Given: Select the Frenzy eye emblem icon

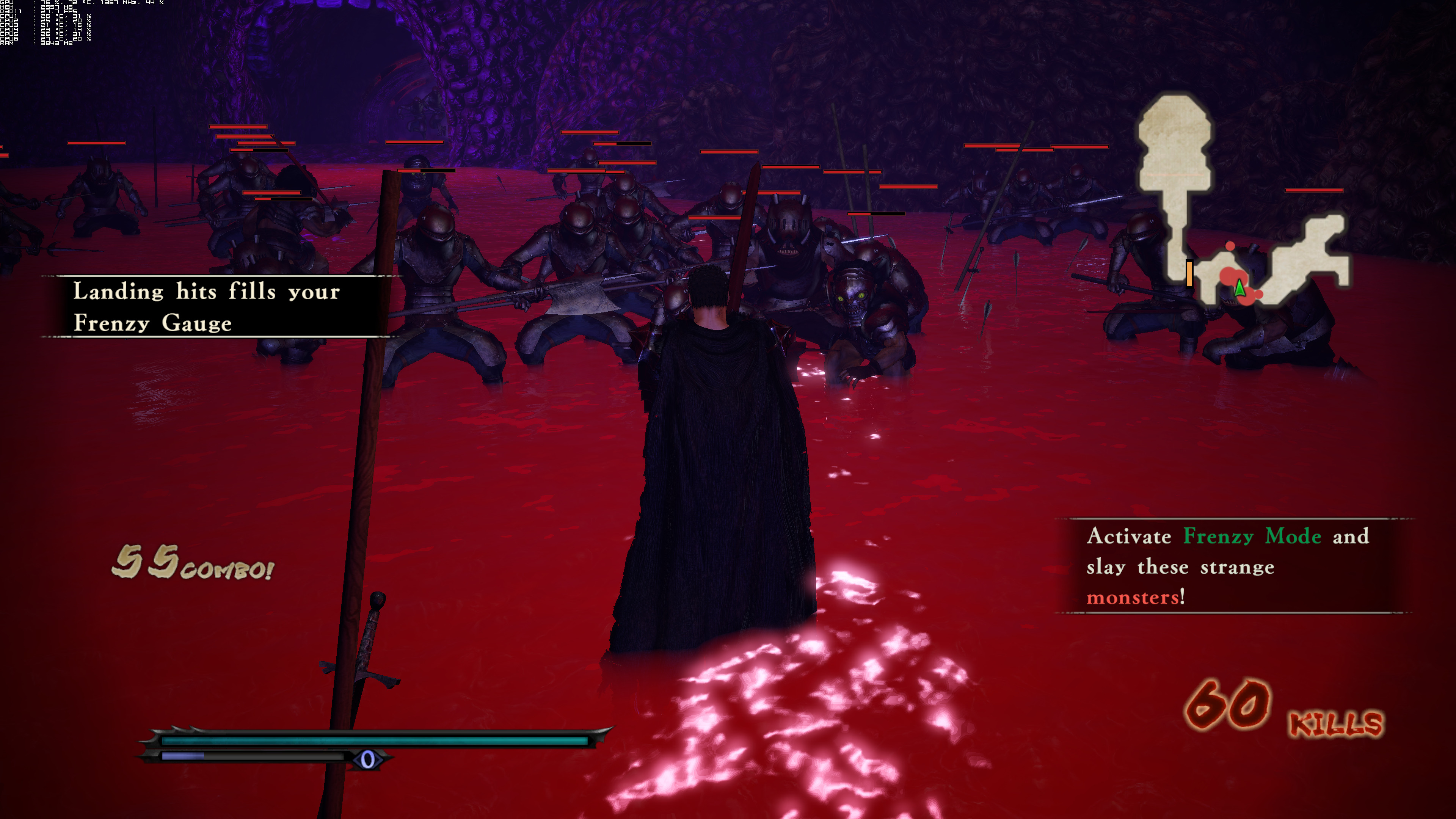Looking at the screenshot, I should click(x=367, y=759).
